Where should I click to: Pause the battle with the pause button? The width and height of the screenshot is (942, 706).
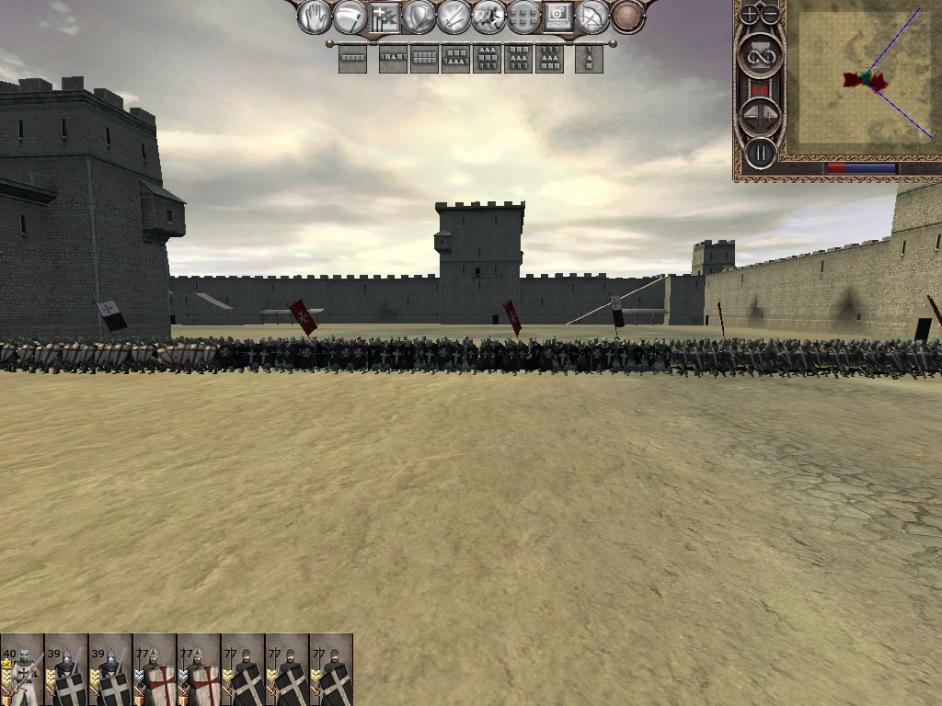pyautogui.click(x=760, y=154)
